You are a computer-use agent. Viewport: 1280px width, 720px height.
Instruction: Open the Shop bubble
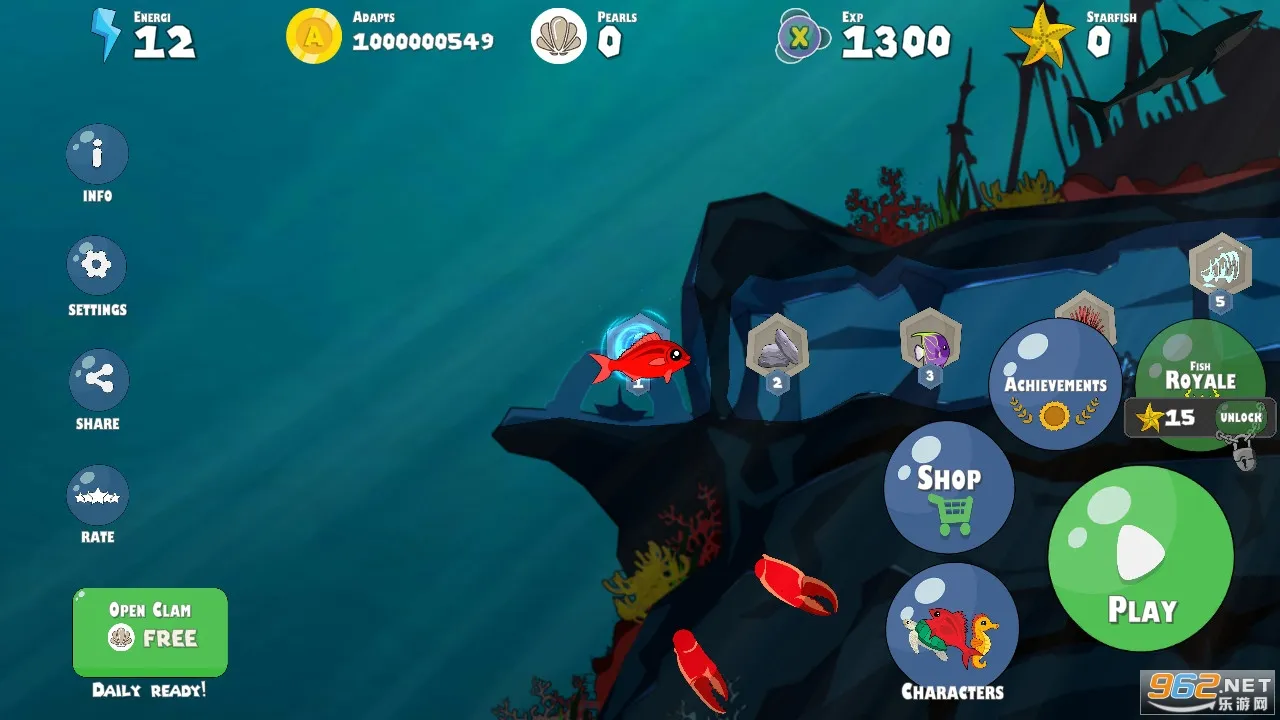tap(948, 487)
